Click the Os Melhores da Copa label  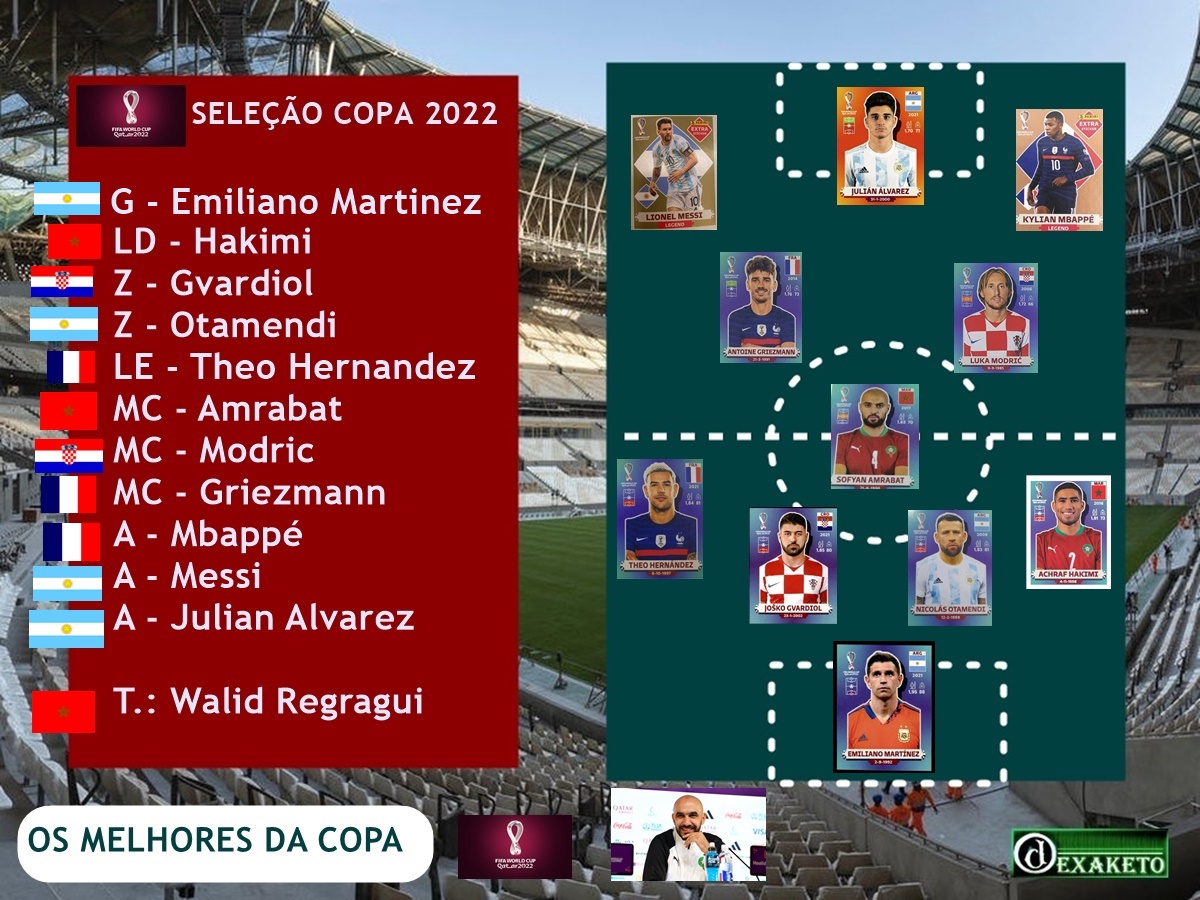[216, 840]
